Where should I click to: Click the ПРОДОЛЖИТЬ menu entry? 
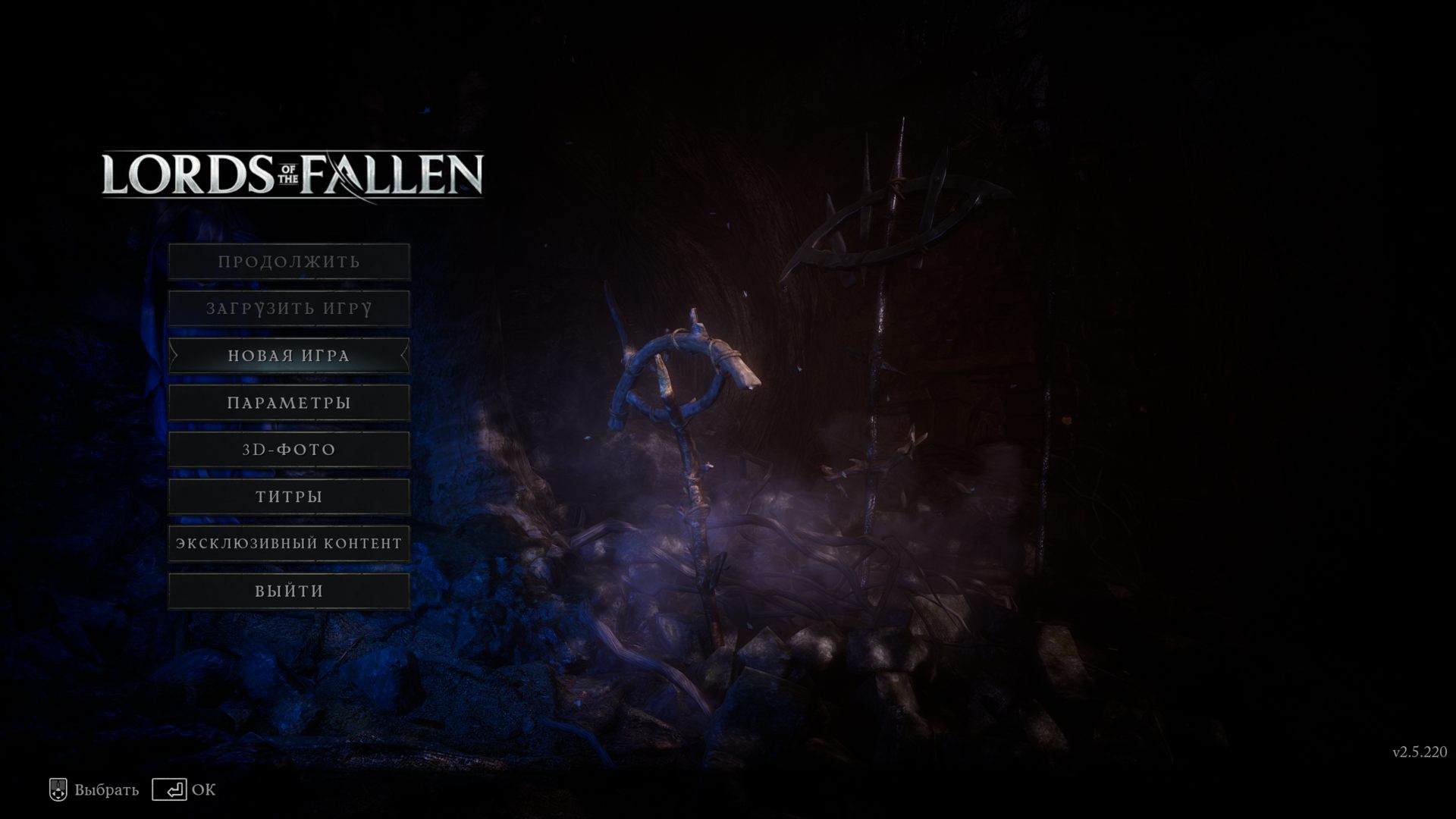coord(289,262)
